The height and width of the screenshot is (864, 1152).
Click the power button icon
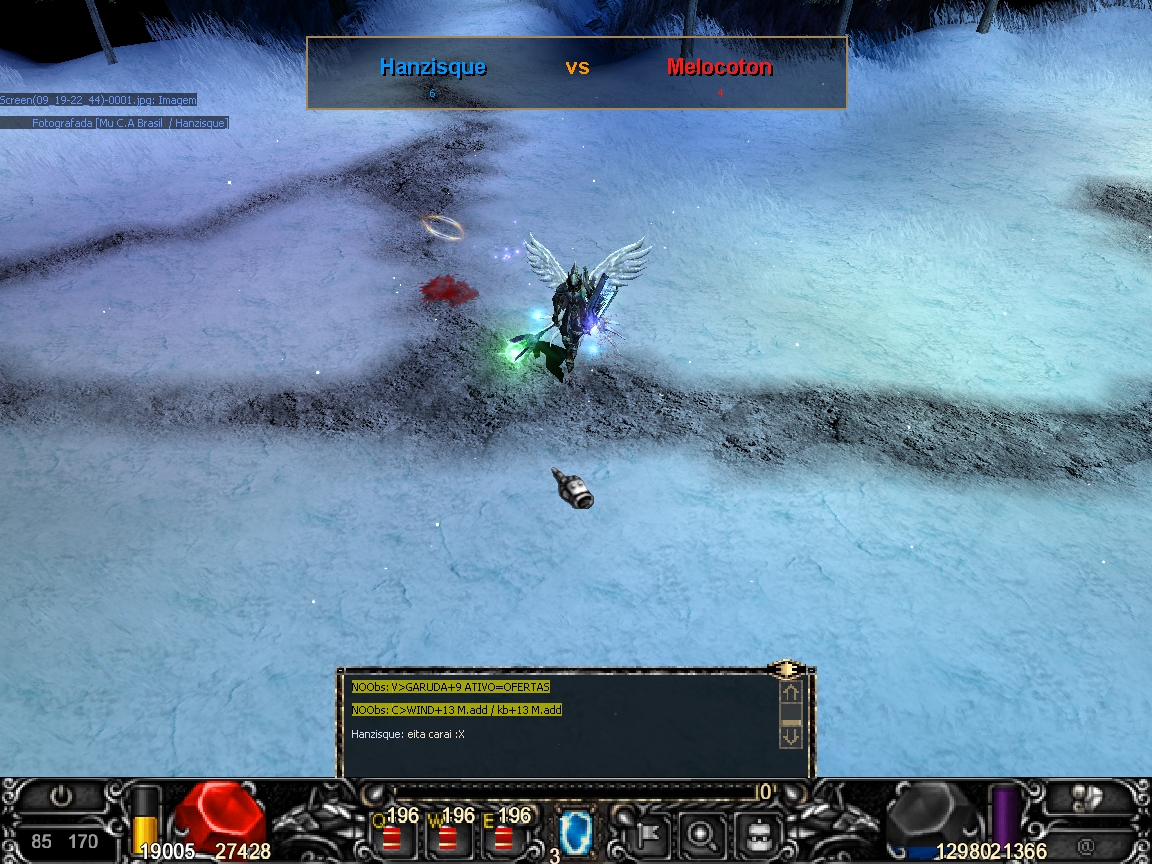click(62, 797)
